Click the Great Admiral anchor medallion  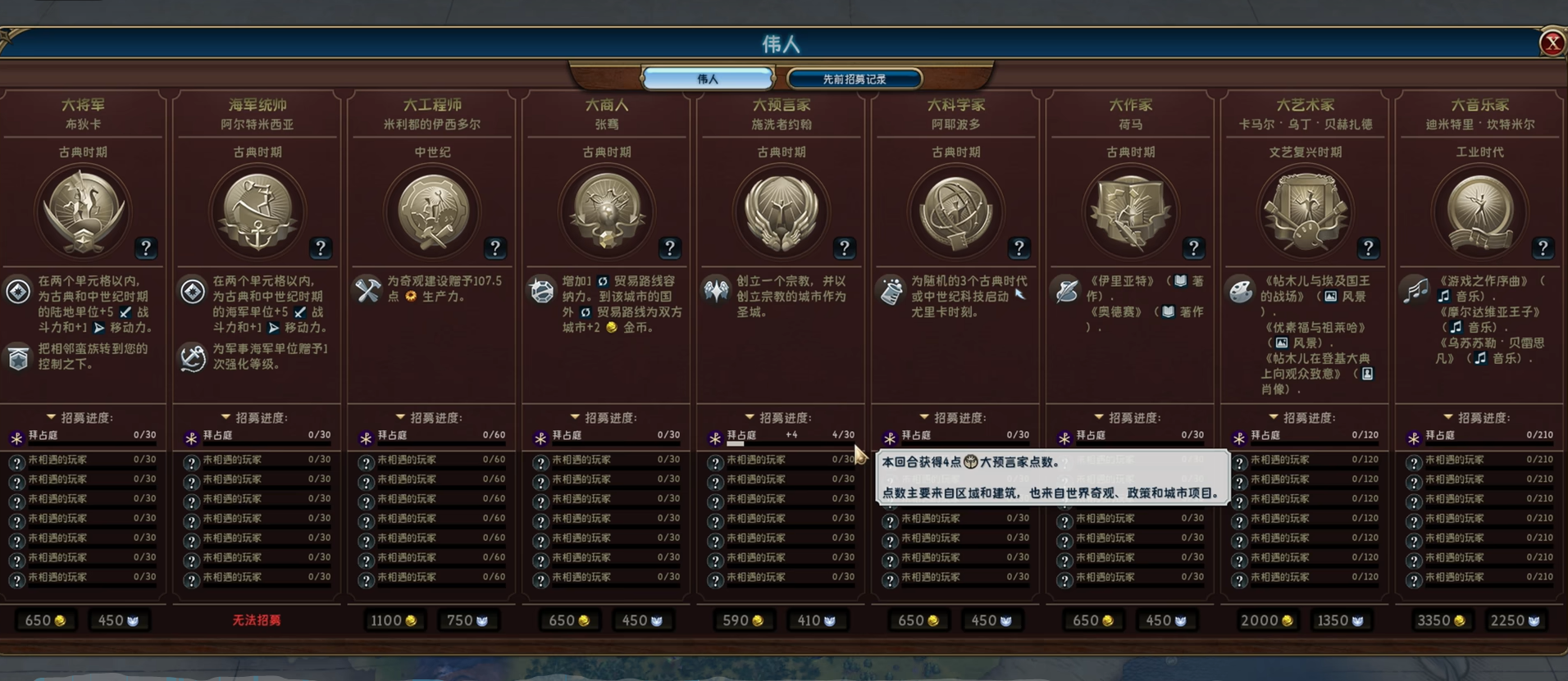point(257,211)
